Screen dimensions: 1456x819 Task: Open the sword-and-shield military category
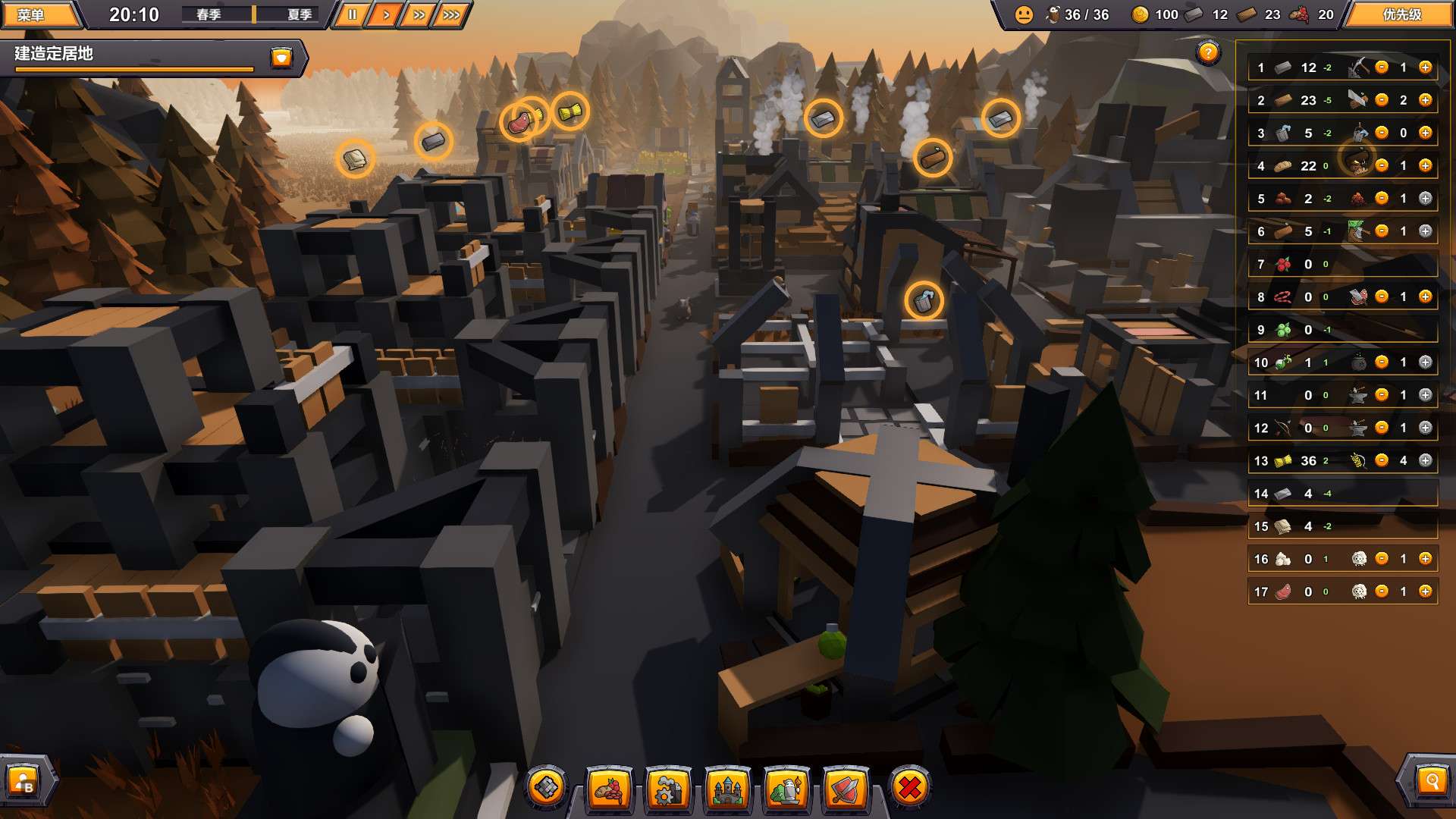coord(846,789)
